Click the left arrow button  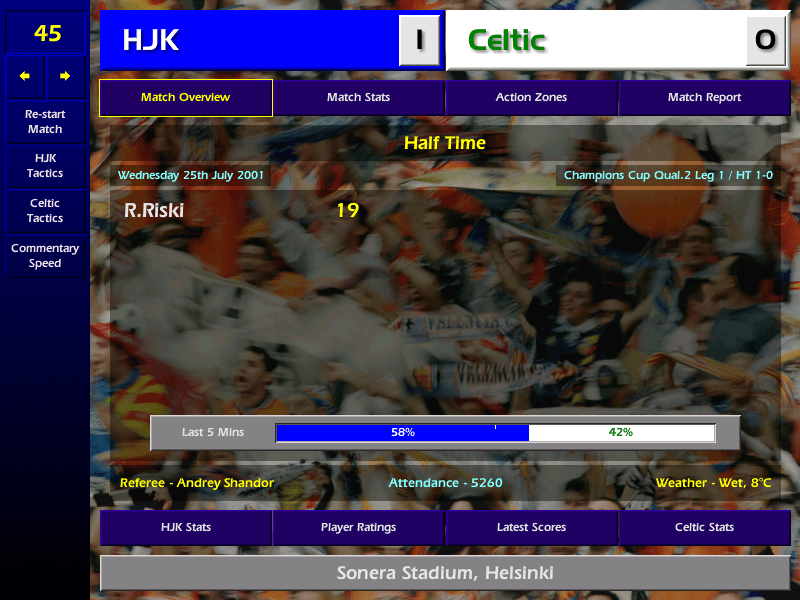25,76
